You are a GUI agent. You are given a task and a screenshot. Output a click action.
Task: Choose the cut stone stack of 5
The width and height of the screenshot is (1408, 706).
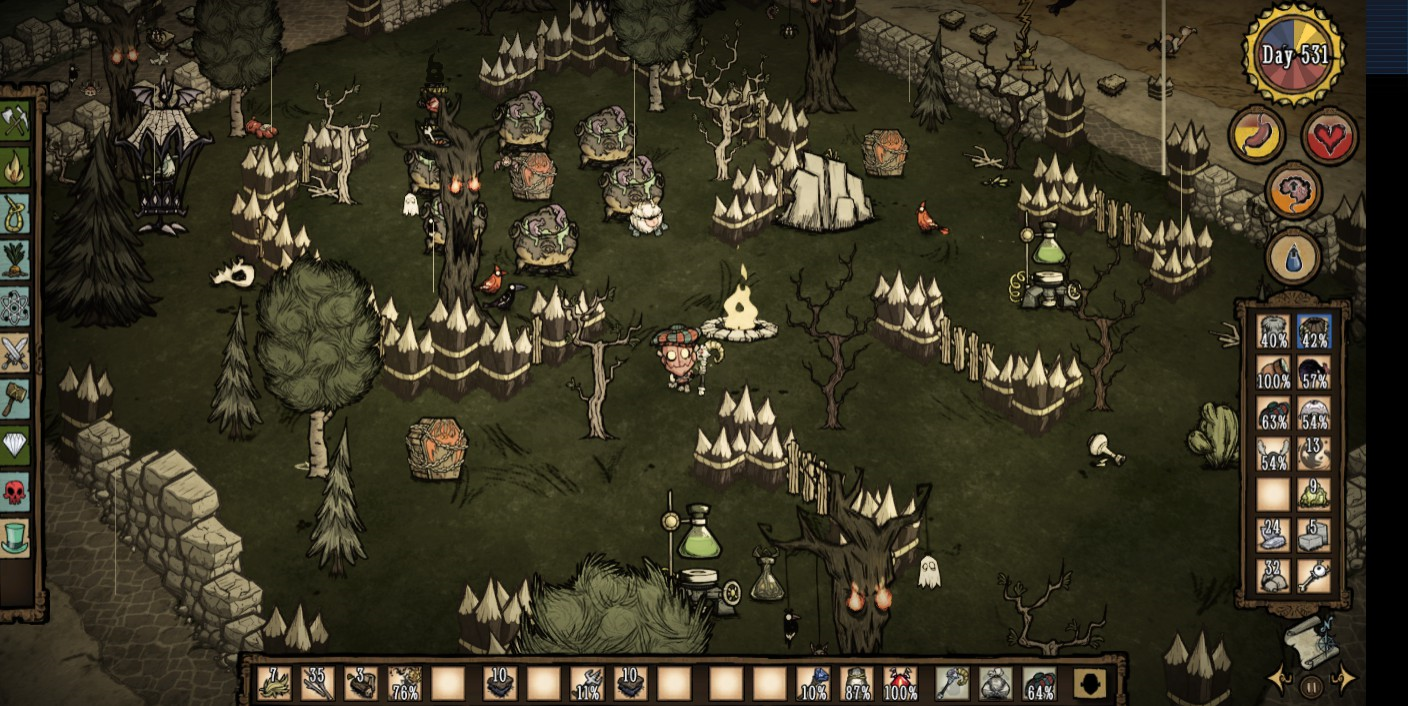pos(1313,536)
